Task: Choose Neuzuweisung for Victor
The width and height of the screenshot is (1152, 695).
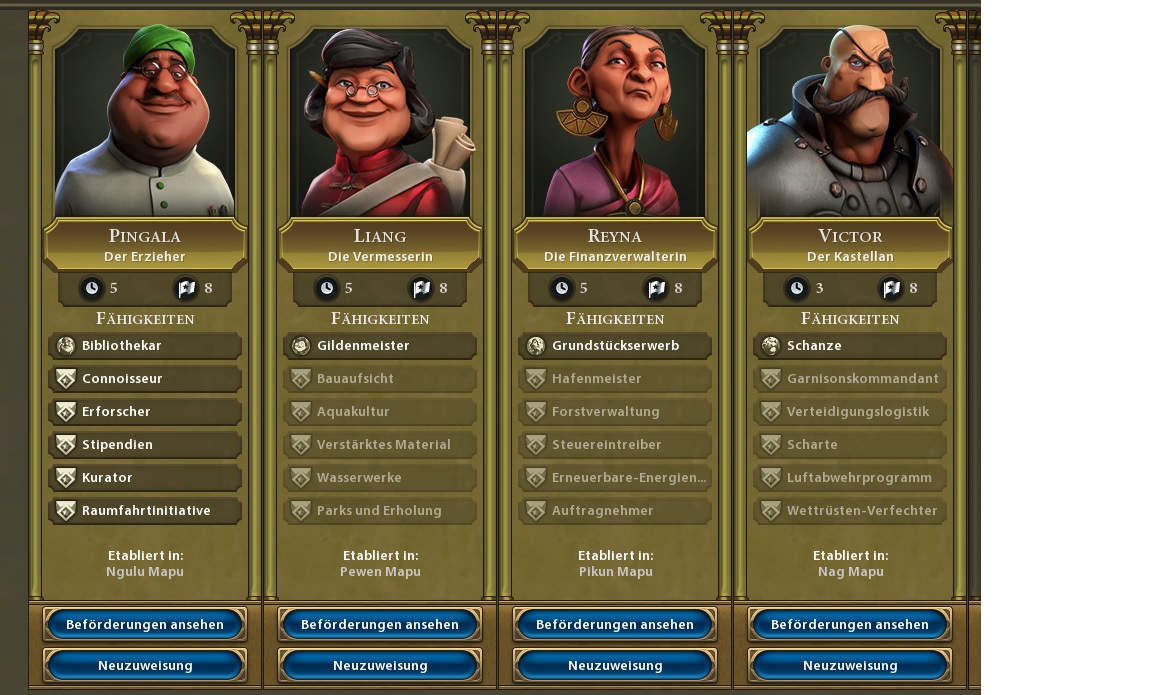Action: coord(850,665)
